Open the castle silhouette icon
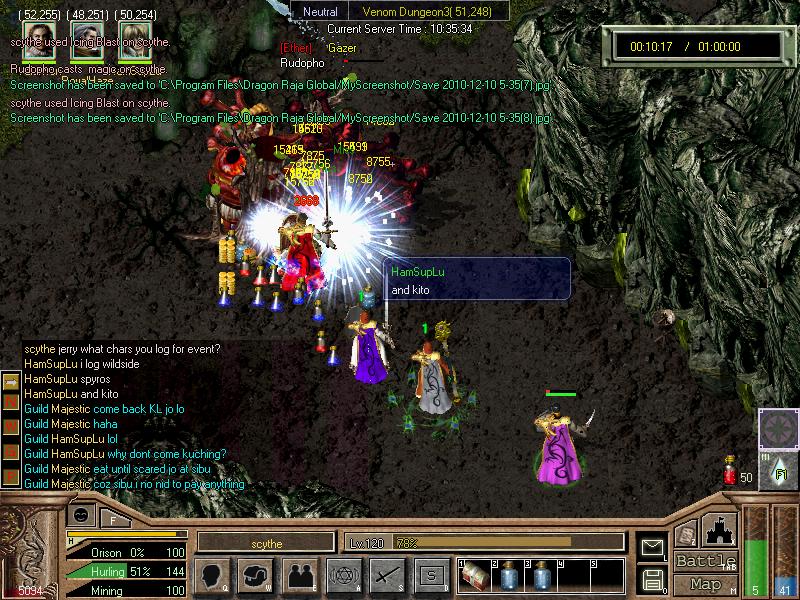 [722, 528]
